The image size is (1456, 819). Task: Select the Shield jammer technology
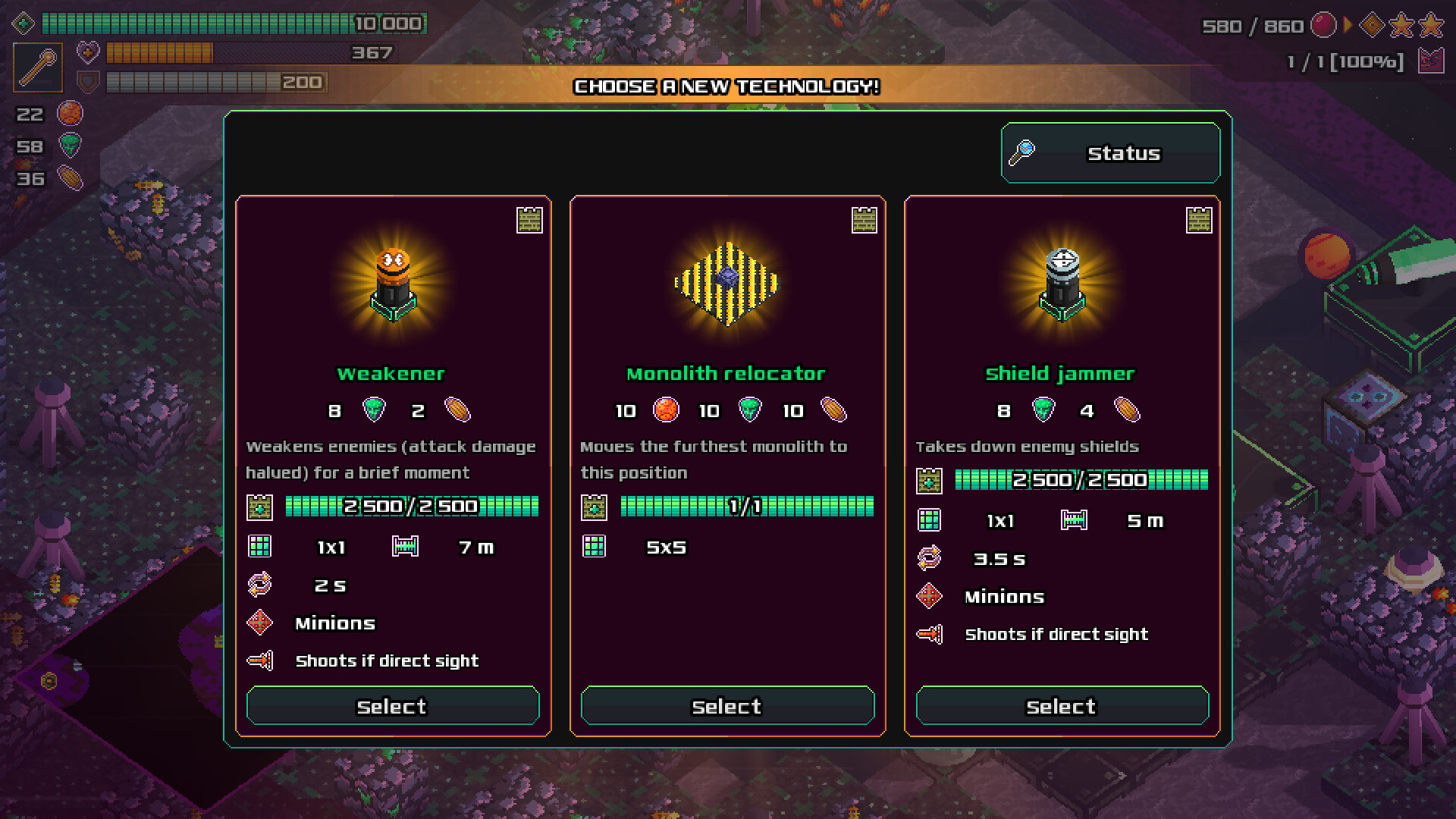click(1061, 706)
